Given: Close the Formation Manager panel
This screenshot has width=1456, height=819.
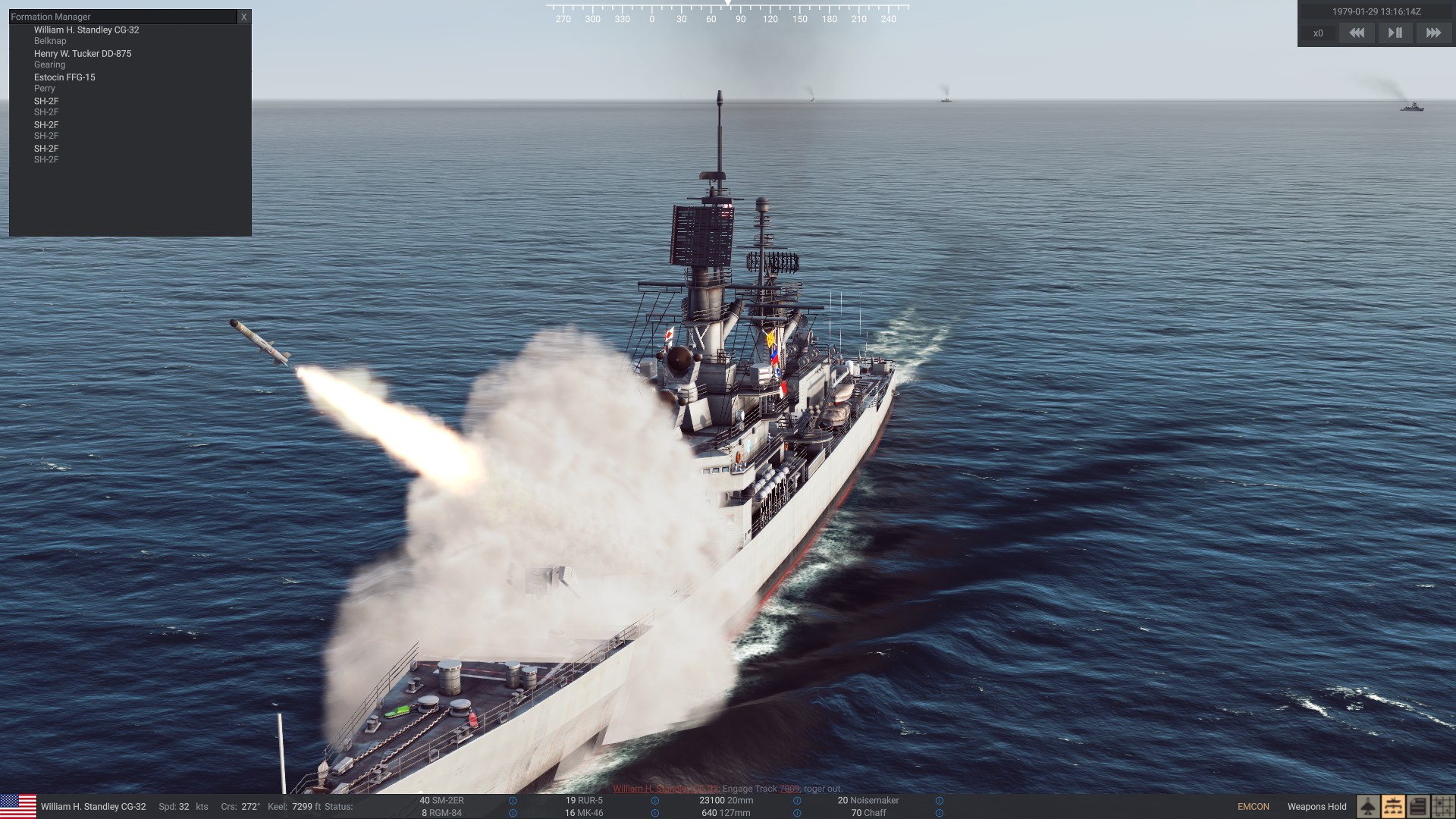Looking at the screenshot, I should [243, 17].
